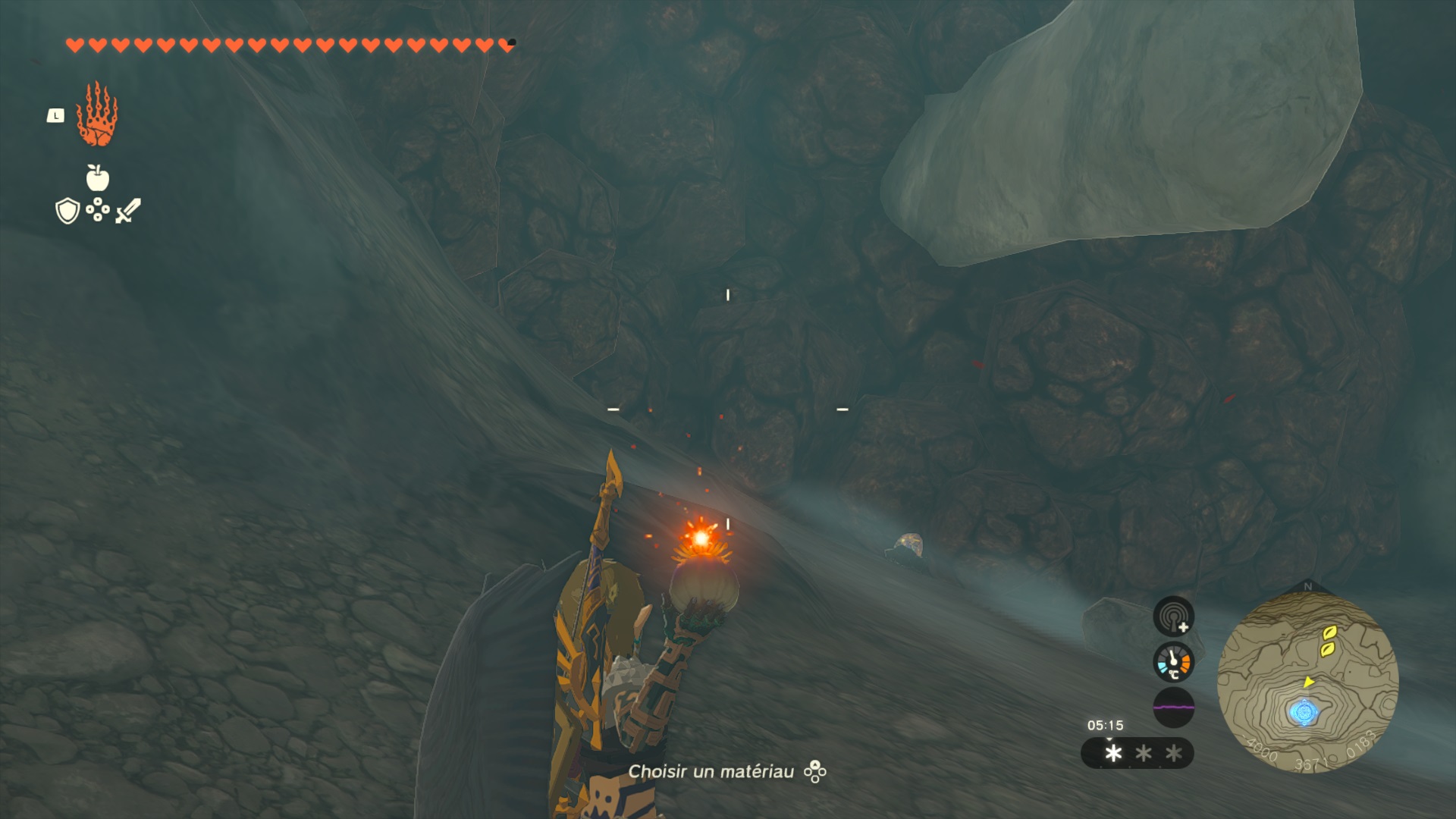Select the Ultrahand ability icon
Image resolution: width=1456 pixels, height=819 pixels.
97,115
